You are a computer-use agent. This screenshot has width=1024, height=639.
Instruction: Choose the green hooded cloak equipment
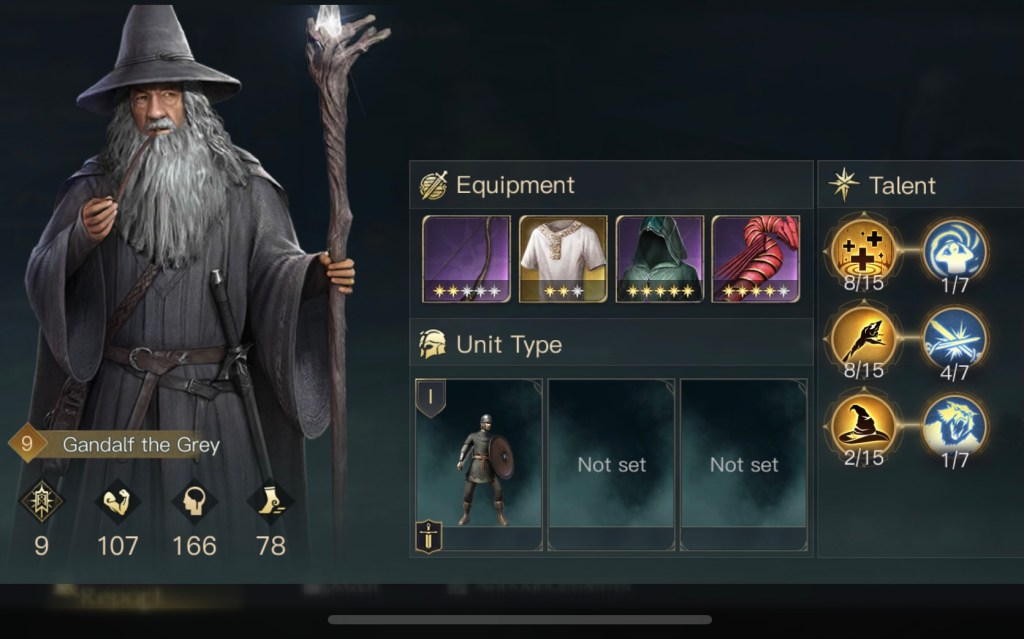click(659, 258)
